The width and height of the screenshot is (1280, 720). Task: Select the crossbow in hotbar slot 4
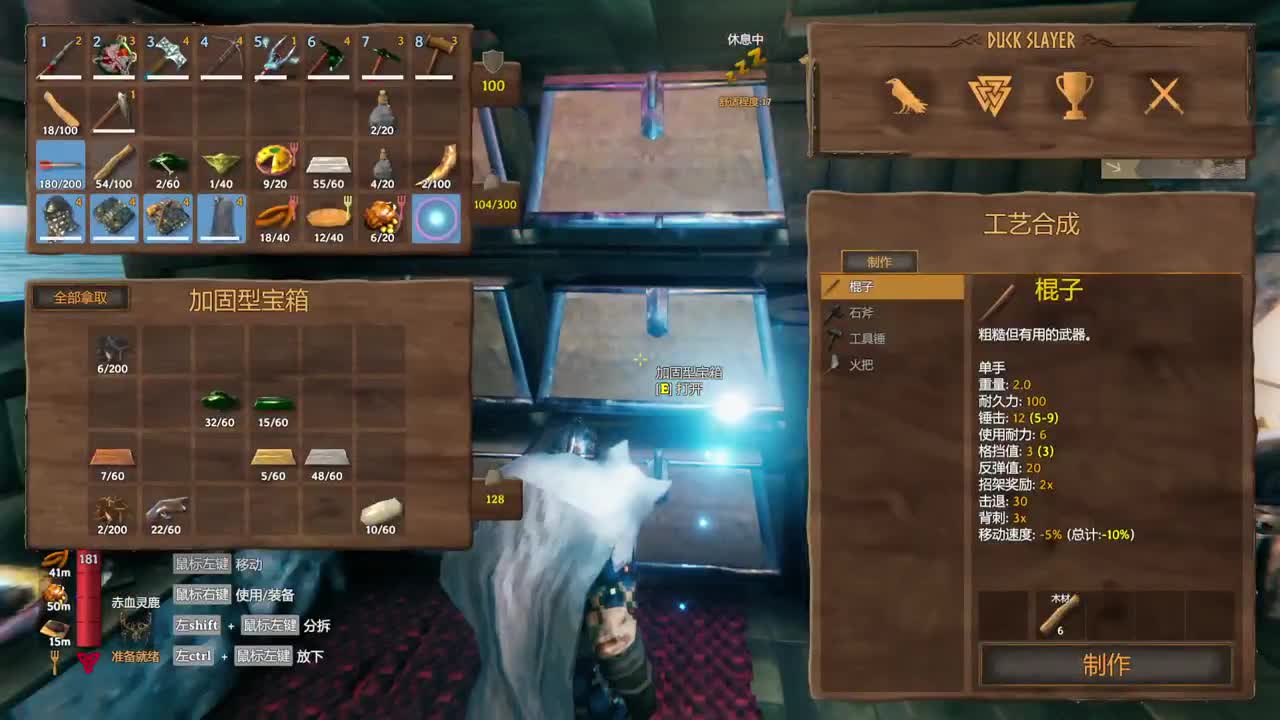coord(221,55)
